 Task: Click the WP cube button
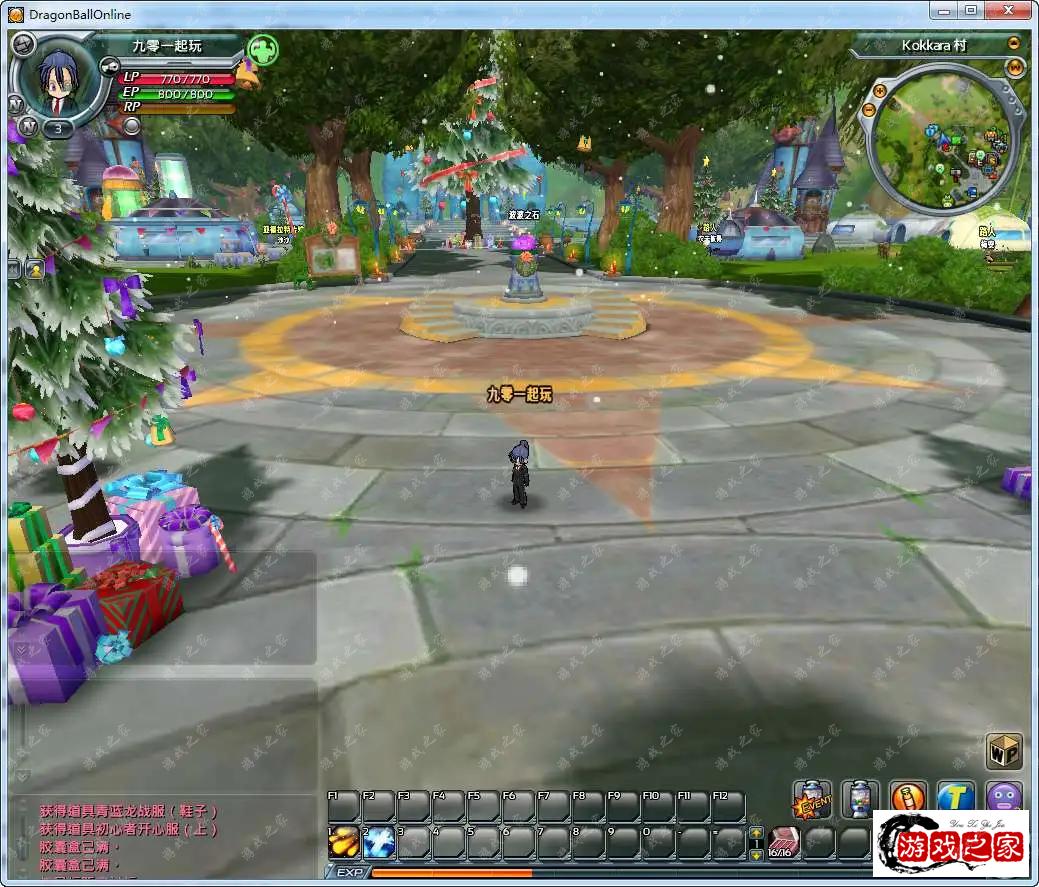point(1003,750)
